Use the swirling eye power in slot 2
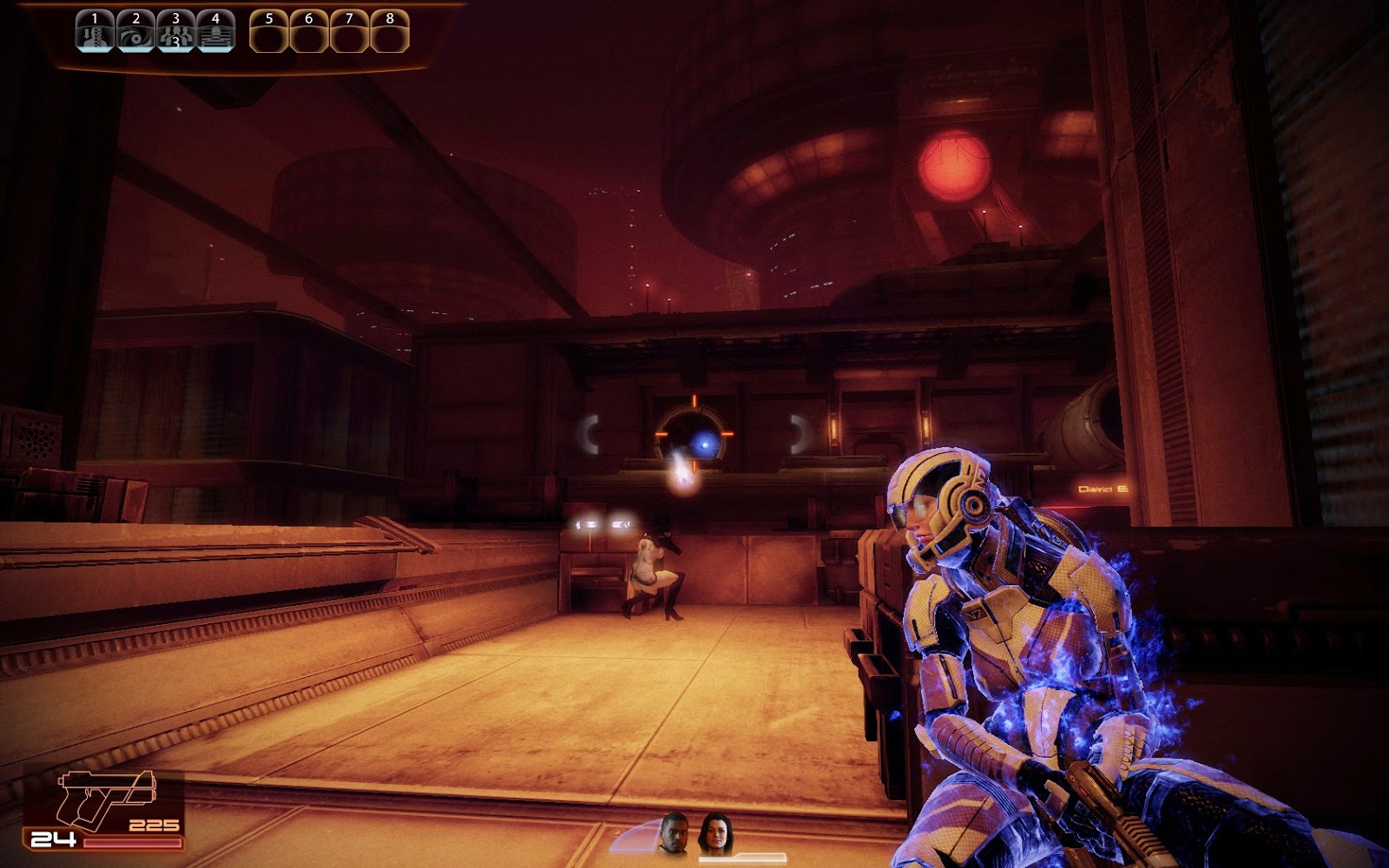Image resolution: width=1389 pixels, height=868 pixels. tap(135, 31)
